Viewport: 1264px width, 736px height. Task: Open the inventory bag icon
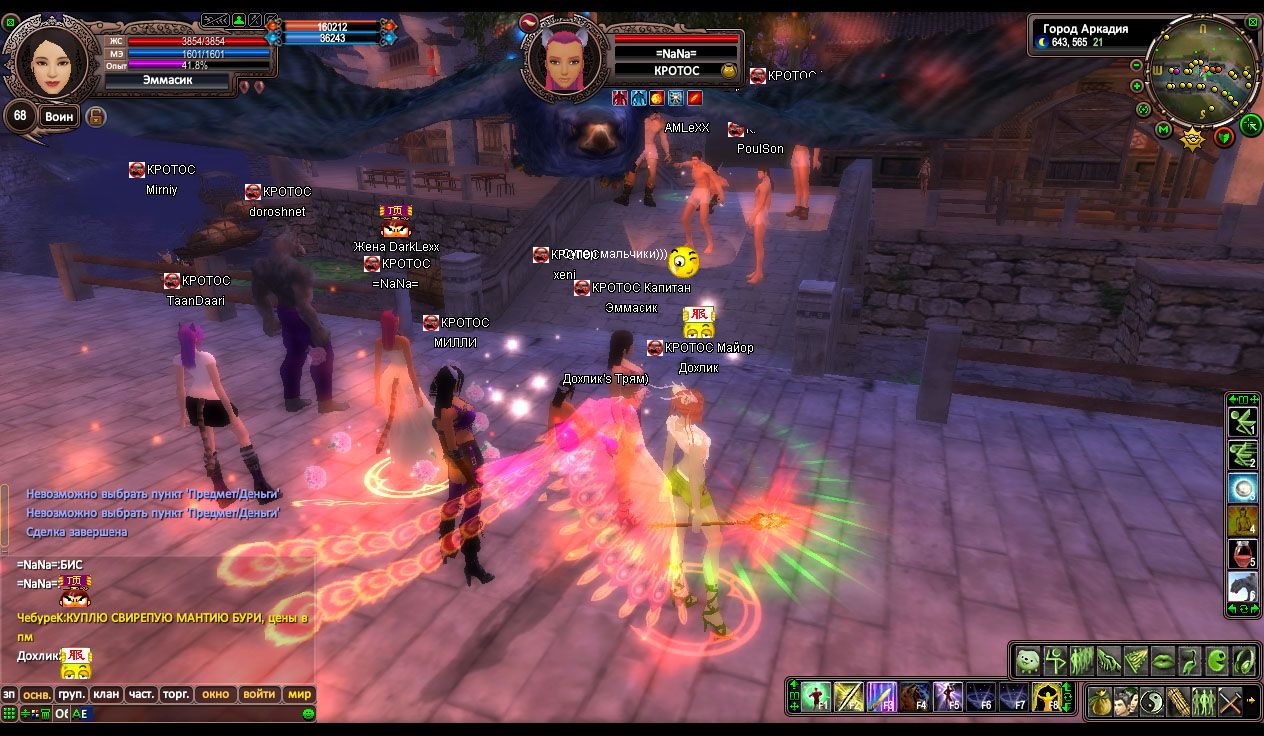1100,702
